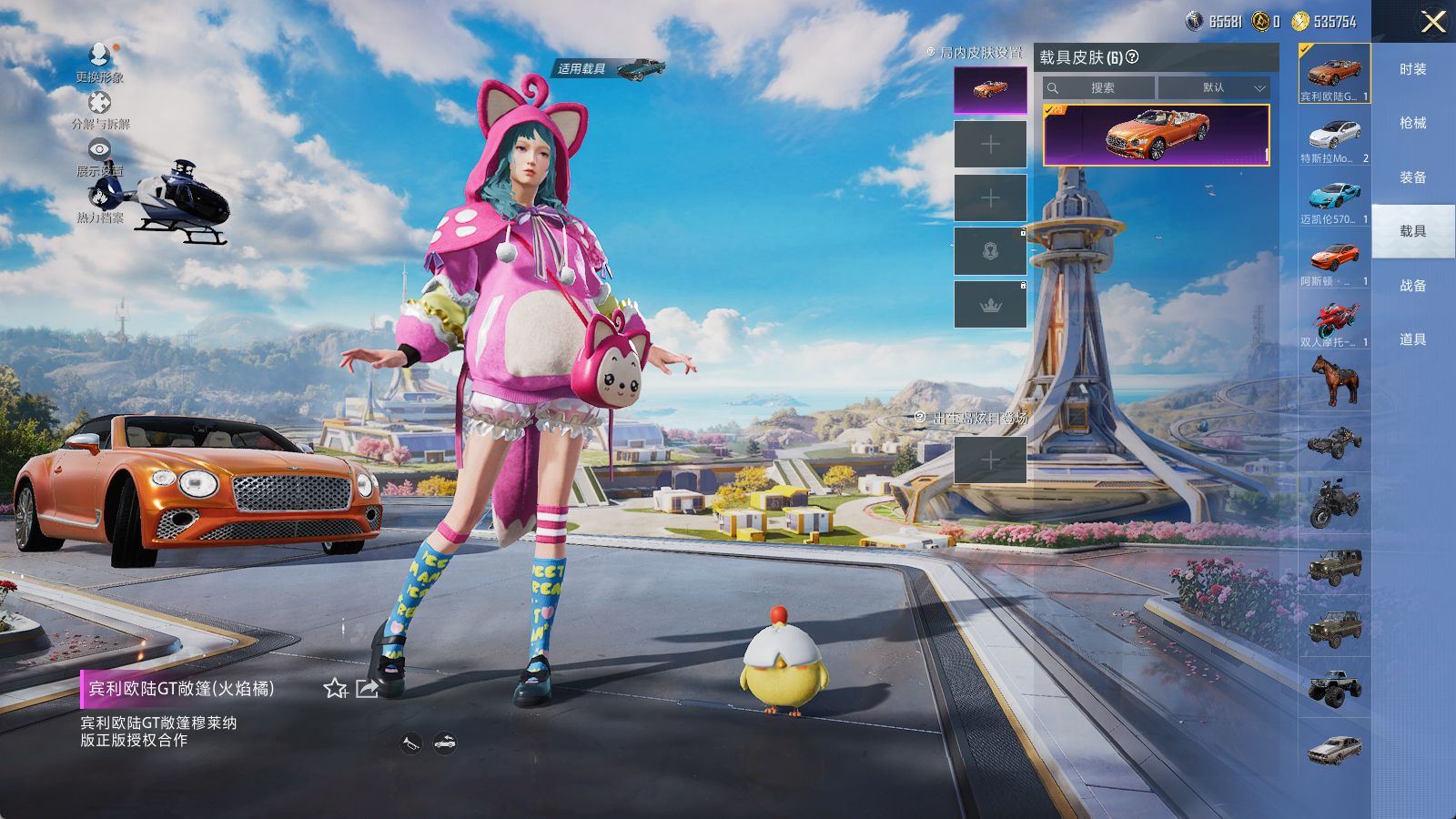This screenshot has width=1456, height=819.
Task: Open the 默认 sort dropdown
Action: point(1214,87)
